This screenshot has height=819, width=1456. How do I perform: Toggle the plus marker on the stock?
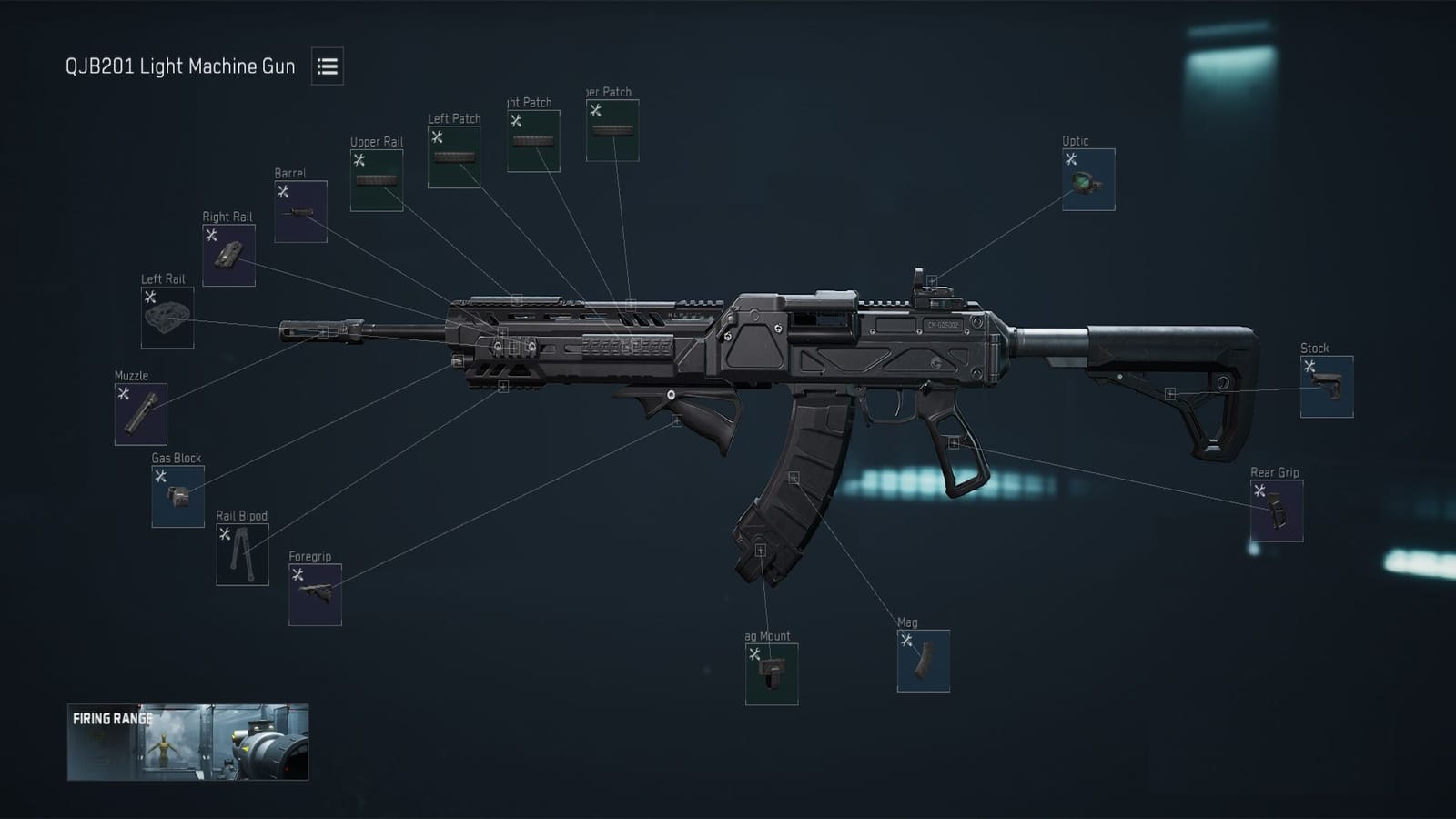click(1169, 395)
